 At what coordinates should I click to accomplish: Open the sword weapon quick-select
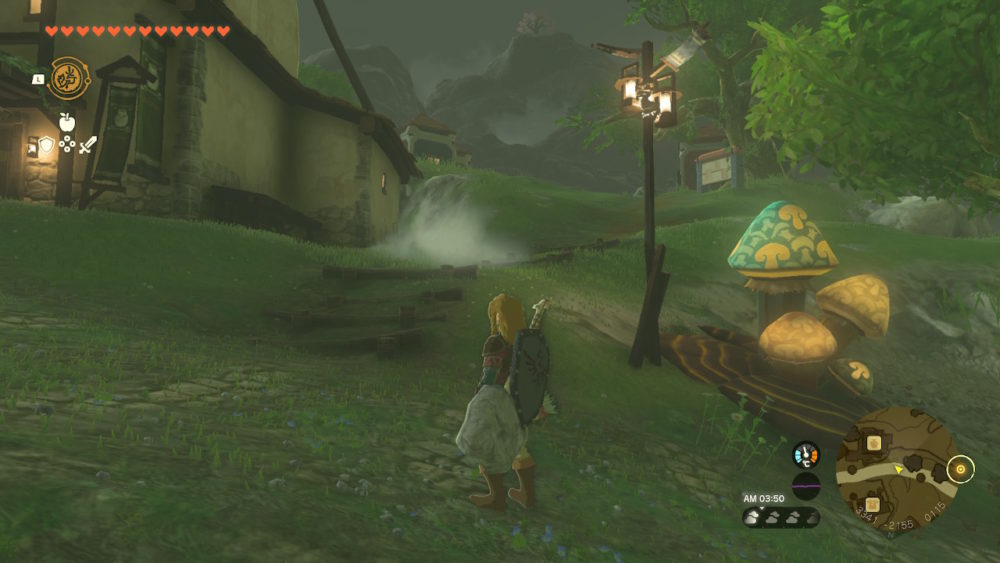[x=88, y=145]
